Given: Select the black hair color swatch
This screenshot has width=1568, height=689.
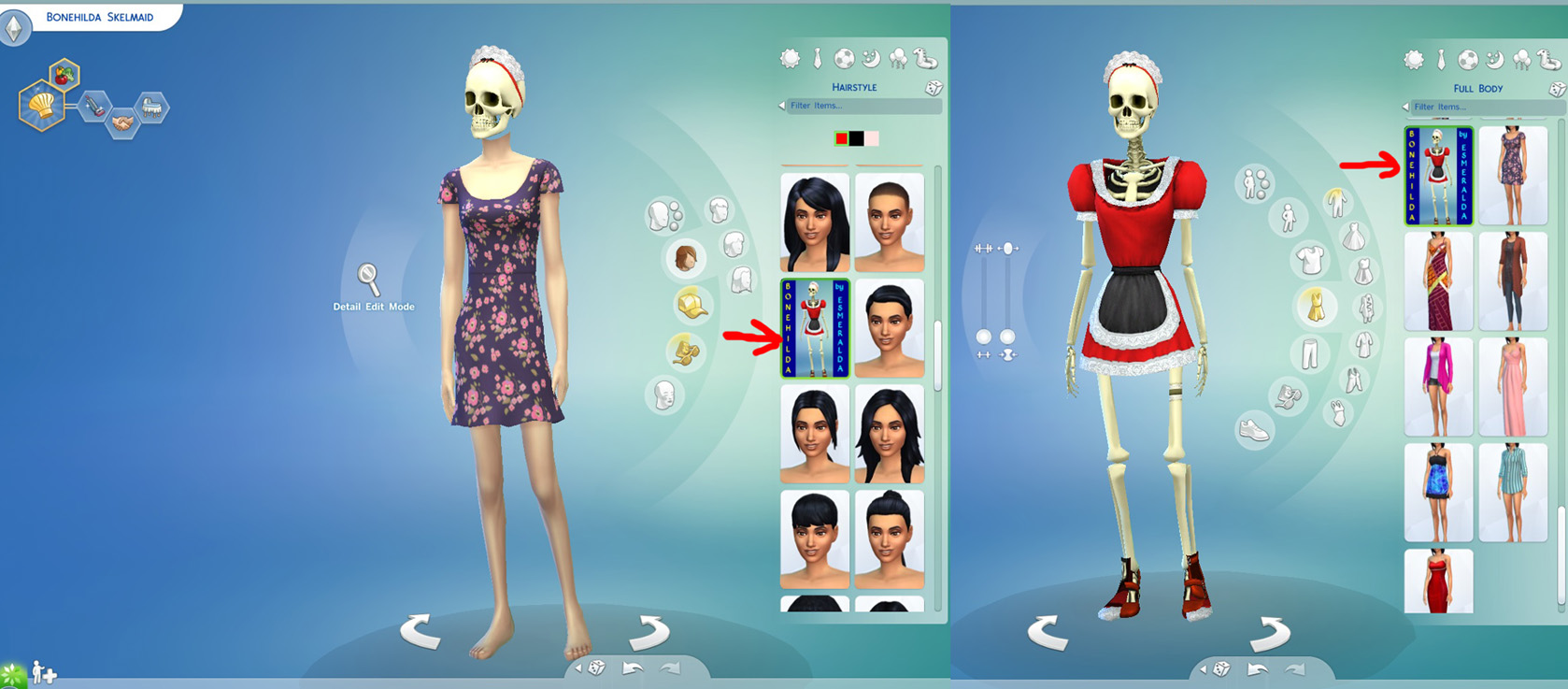Looking at the screenshot, I should coord(856,137).
